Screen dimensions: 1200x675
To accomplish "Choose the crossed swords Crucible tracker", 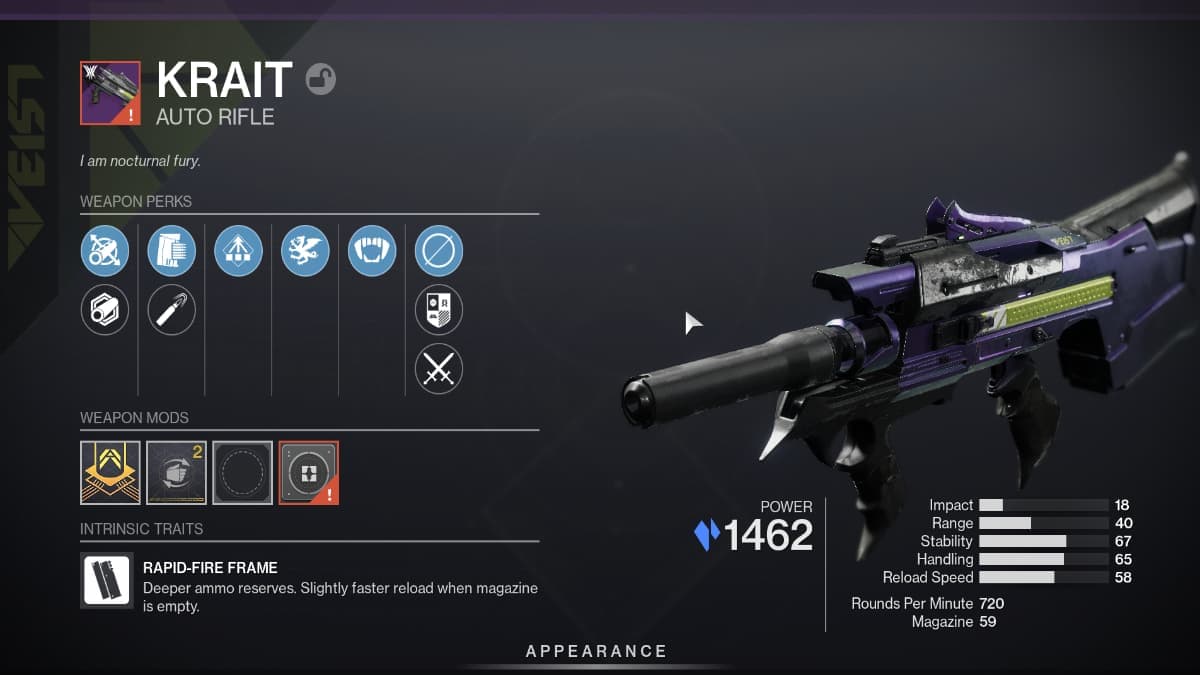I will coord(439,369).
